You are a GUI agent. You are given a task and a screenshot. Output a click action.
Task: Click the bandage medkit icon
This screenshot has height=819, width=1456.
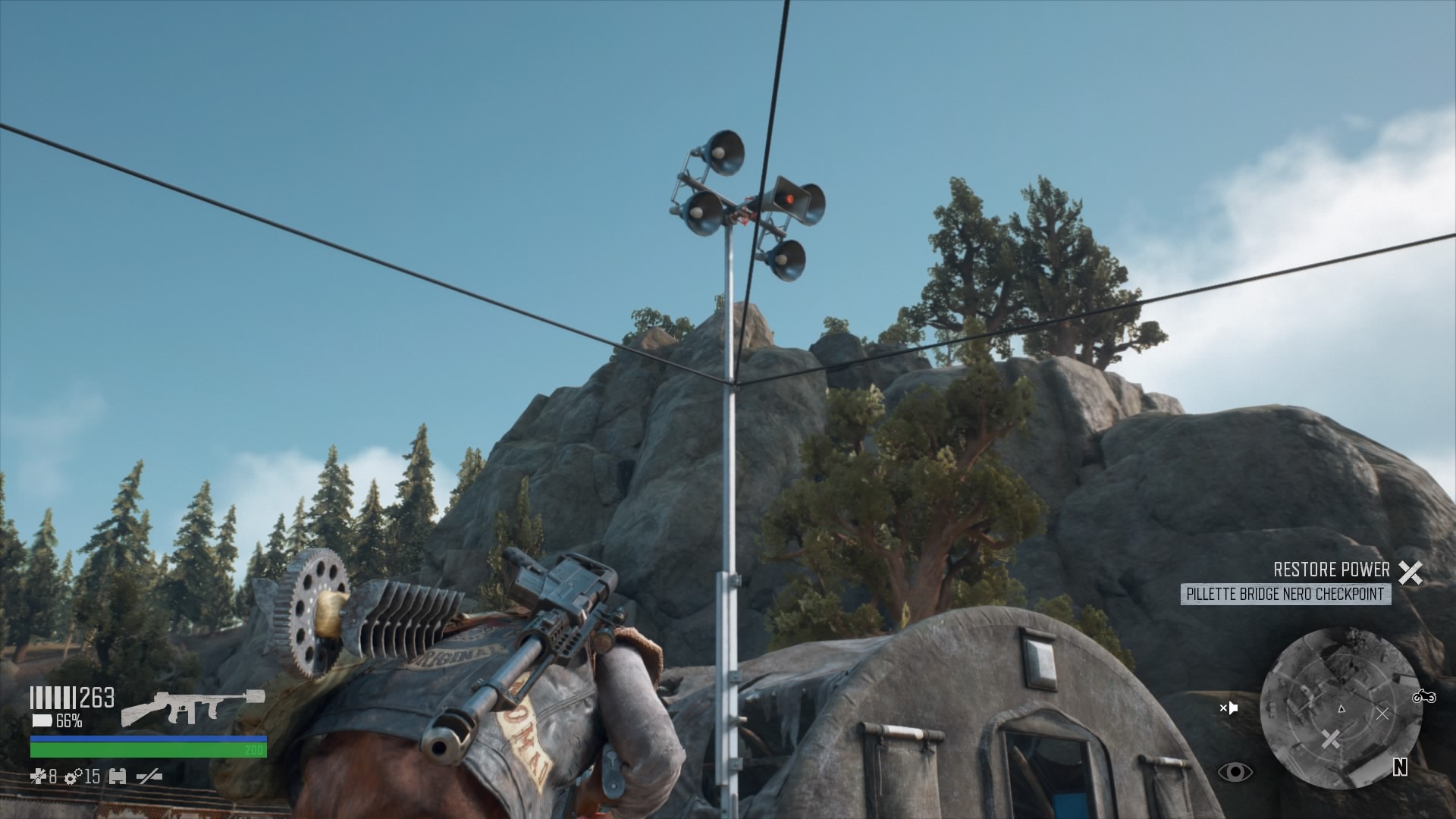click(37, 777)
